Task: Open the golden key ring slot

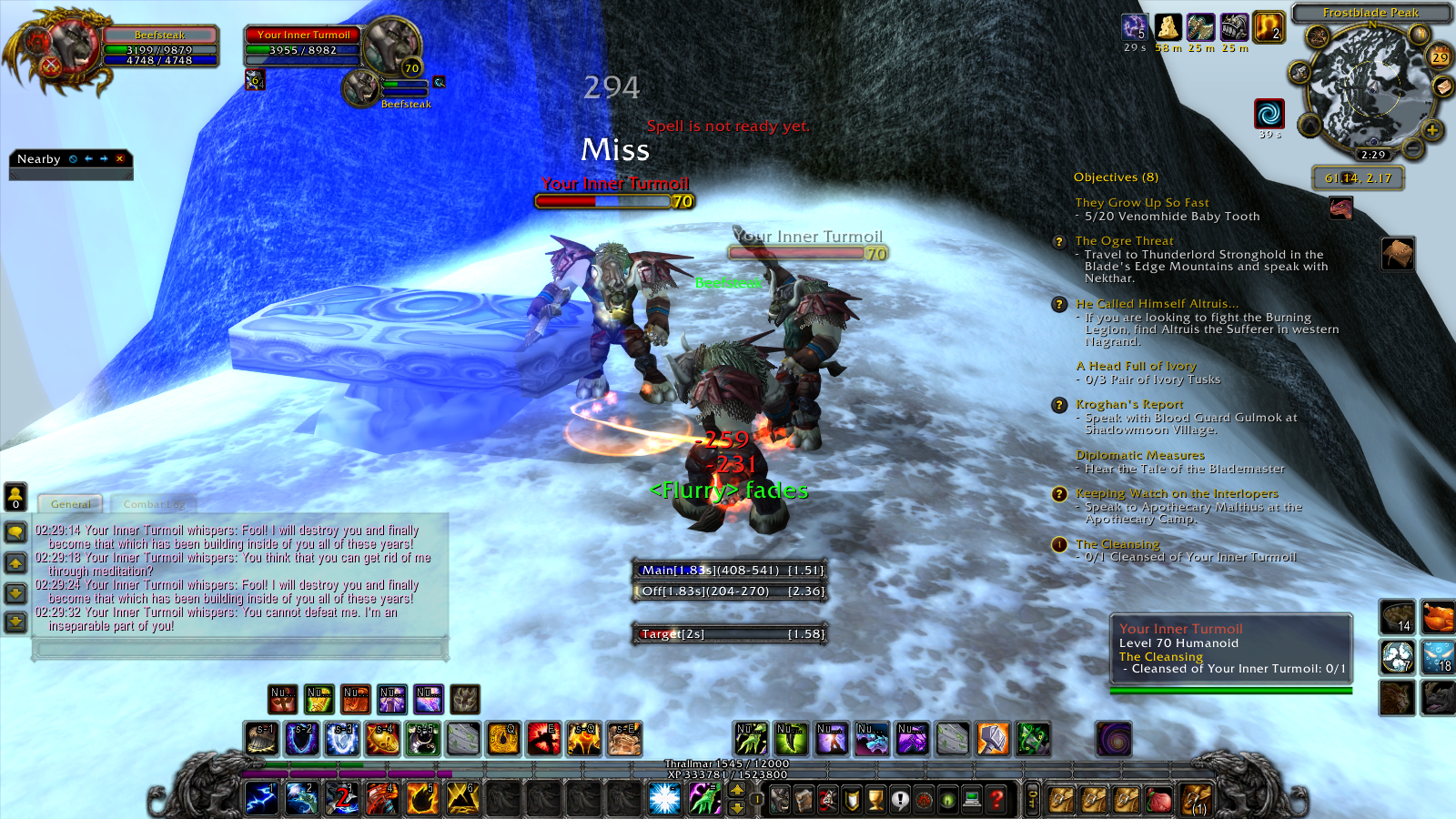Action: coord(1032,799)
